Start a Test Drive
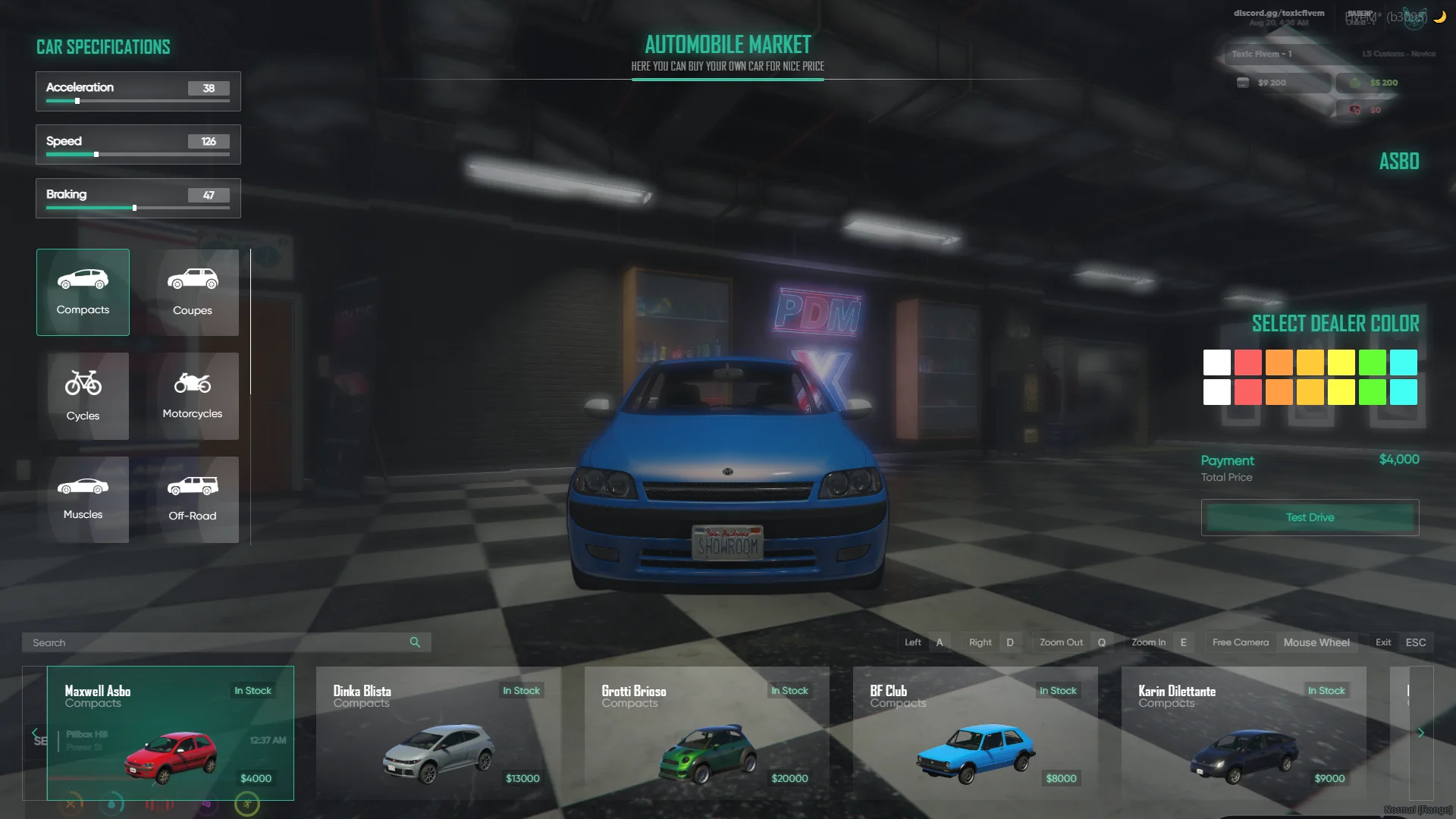 pos(1310,517)
